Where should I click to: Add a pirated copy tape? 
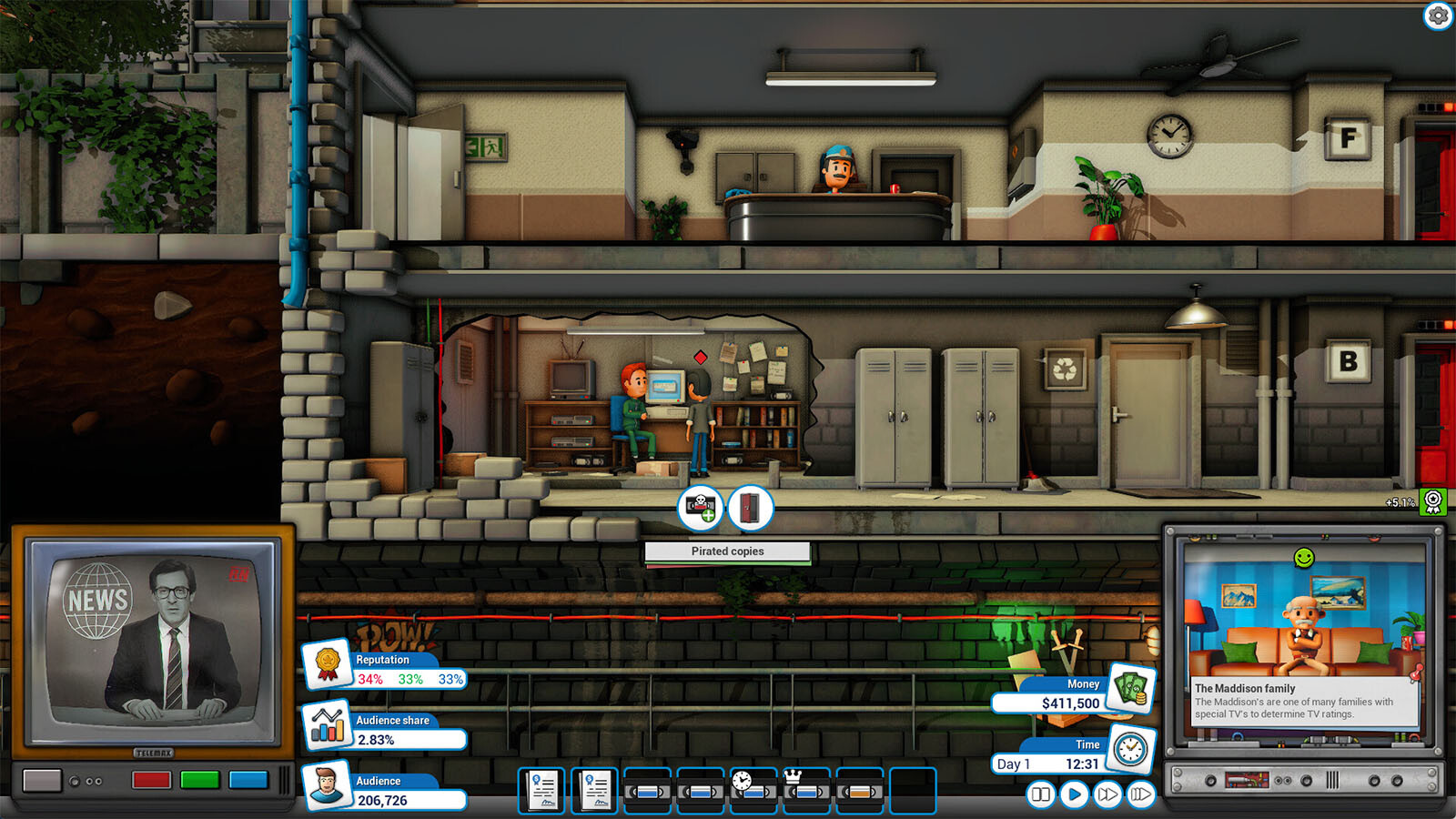(x=701, y=508)
